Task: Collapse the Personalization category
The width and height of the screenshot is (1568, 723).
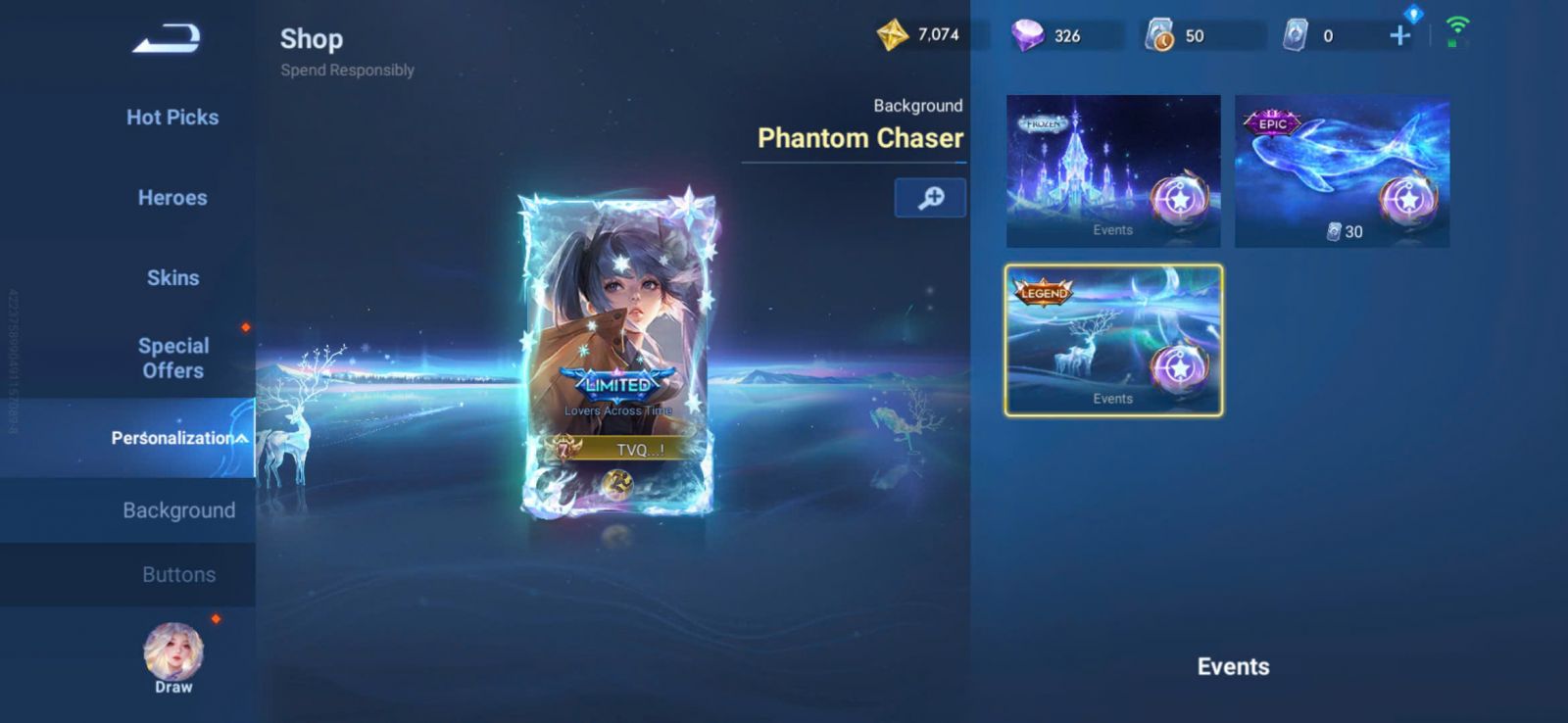Action: pos(176,438)
